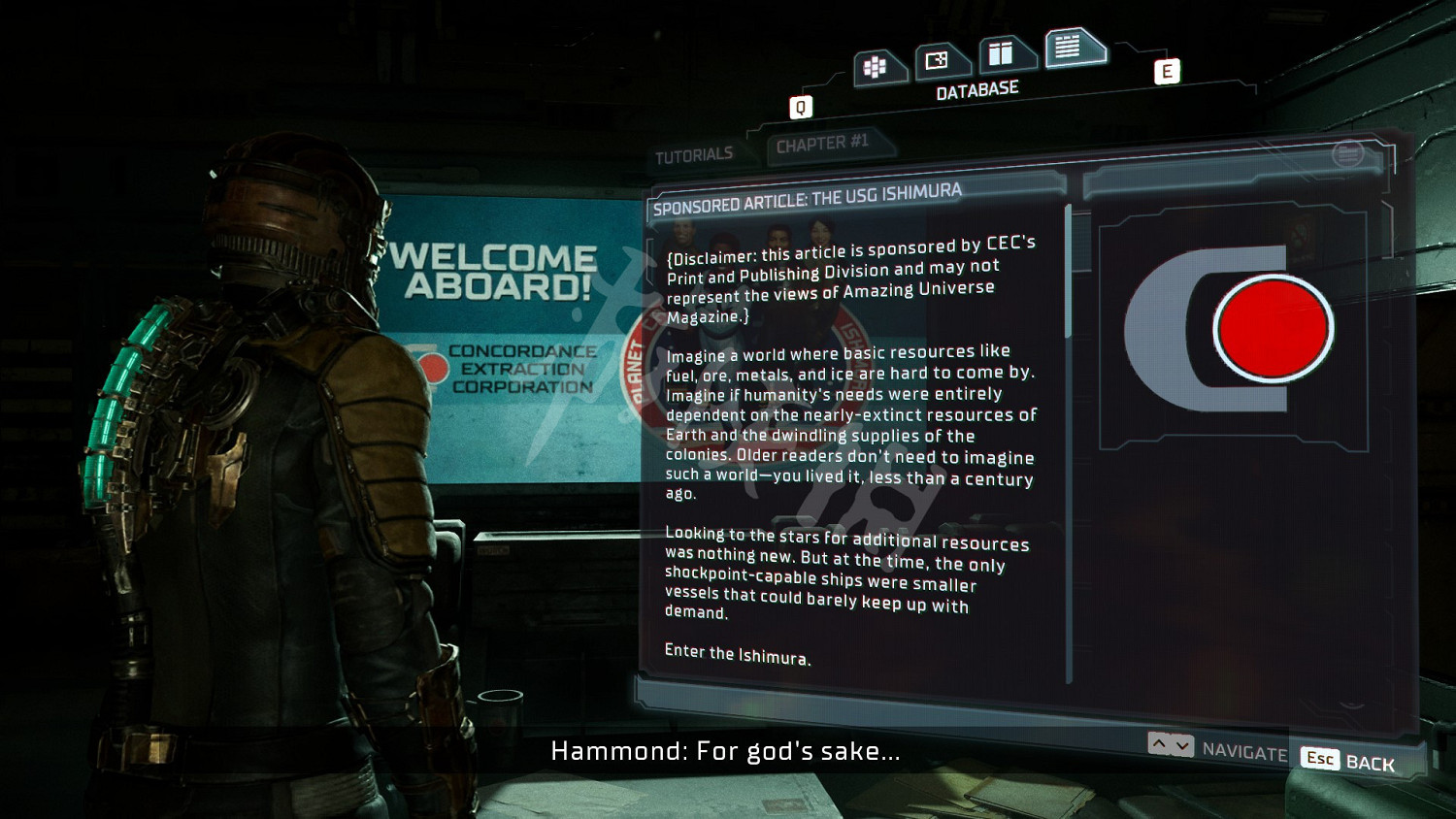Click the article text scrollbar
The image size is (1456, 819).
click(1069, 272)
